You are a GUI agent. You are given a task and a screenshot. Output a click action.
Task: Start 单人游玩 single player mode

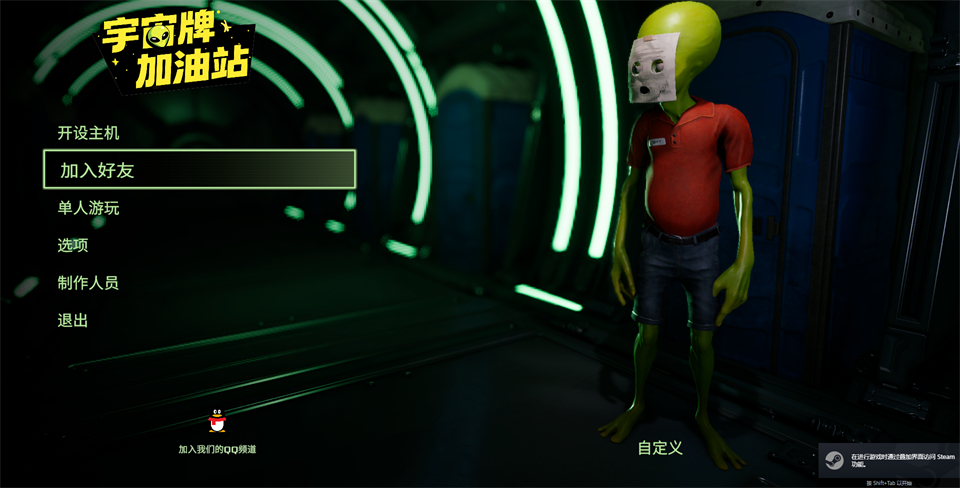pyautogui.click(x=88, y=208)
